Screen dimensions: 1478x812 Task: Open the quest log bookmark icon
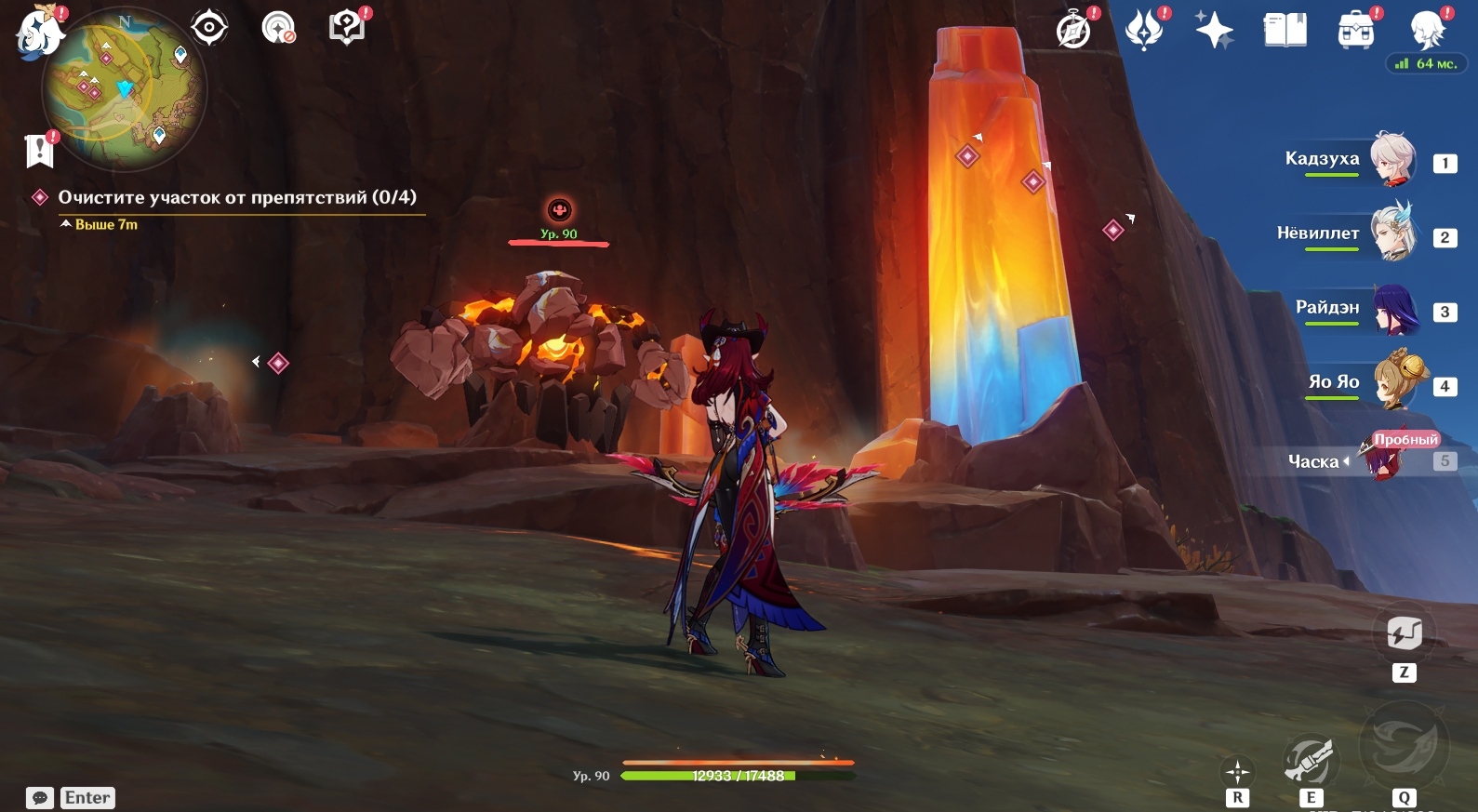(x=40, y=150)
